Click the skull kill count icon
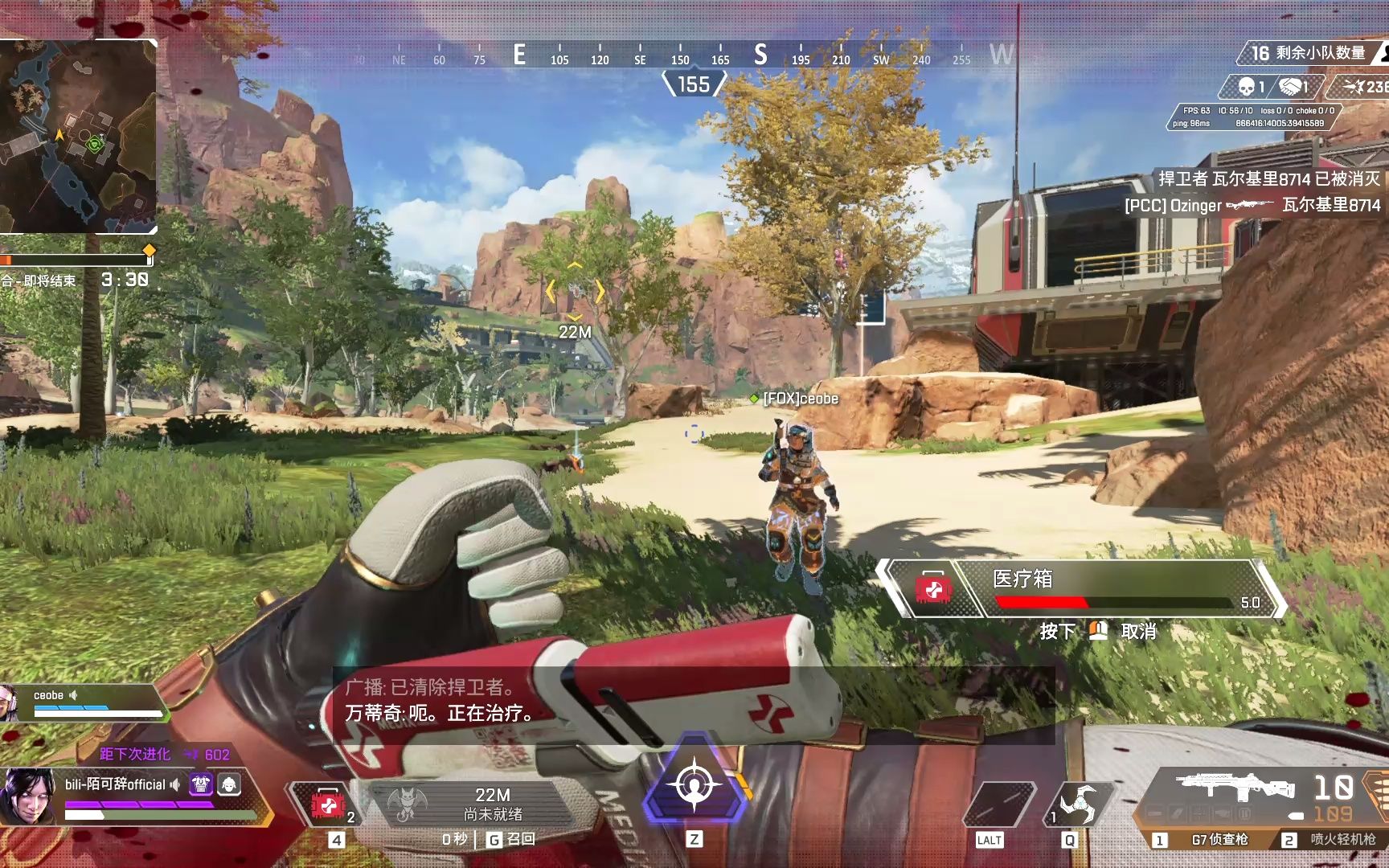 (1247, 87)
